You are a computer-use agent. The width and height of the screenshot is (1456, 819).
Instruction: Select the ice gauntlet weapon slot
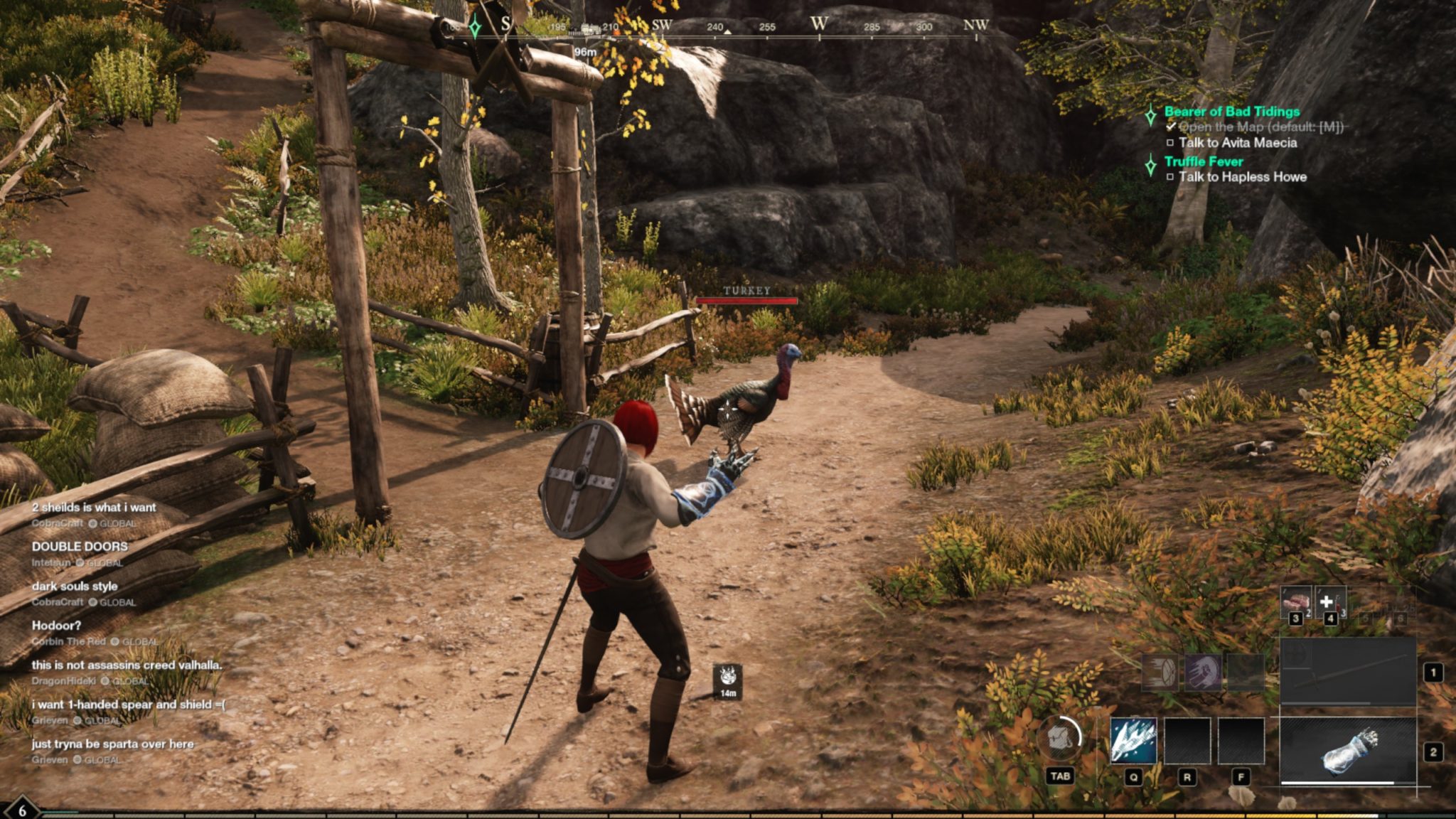pyautogui.click(x=1348, y=751)
